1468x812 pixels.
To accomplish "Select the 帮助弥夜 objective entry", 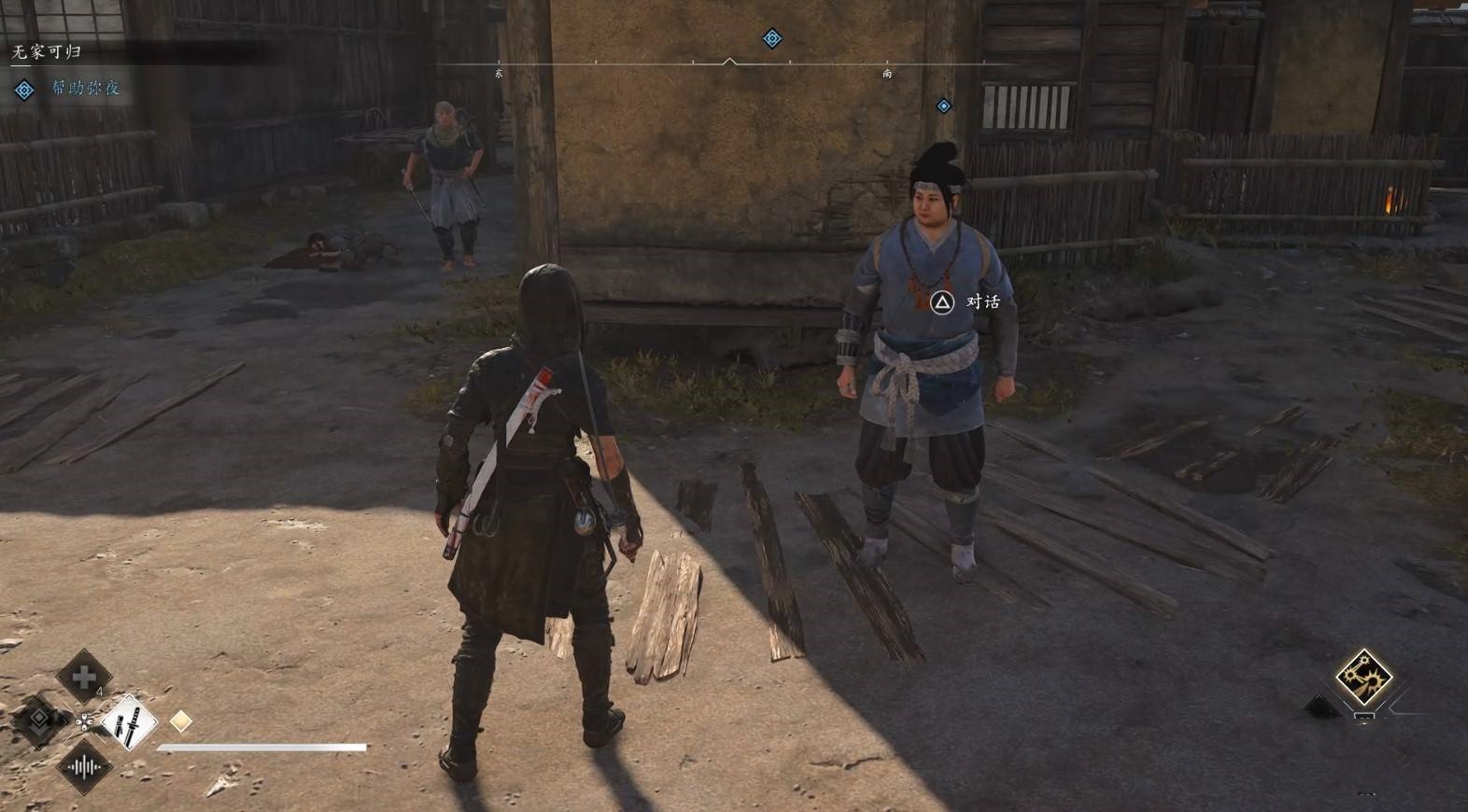I will click(x=85, y=88).
